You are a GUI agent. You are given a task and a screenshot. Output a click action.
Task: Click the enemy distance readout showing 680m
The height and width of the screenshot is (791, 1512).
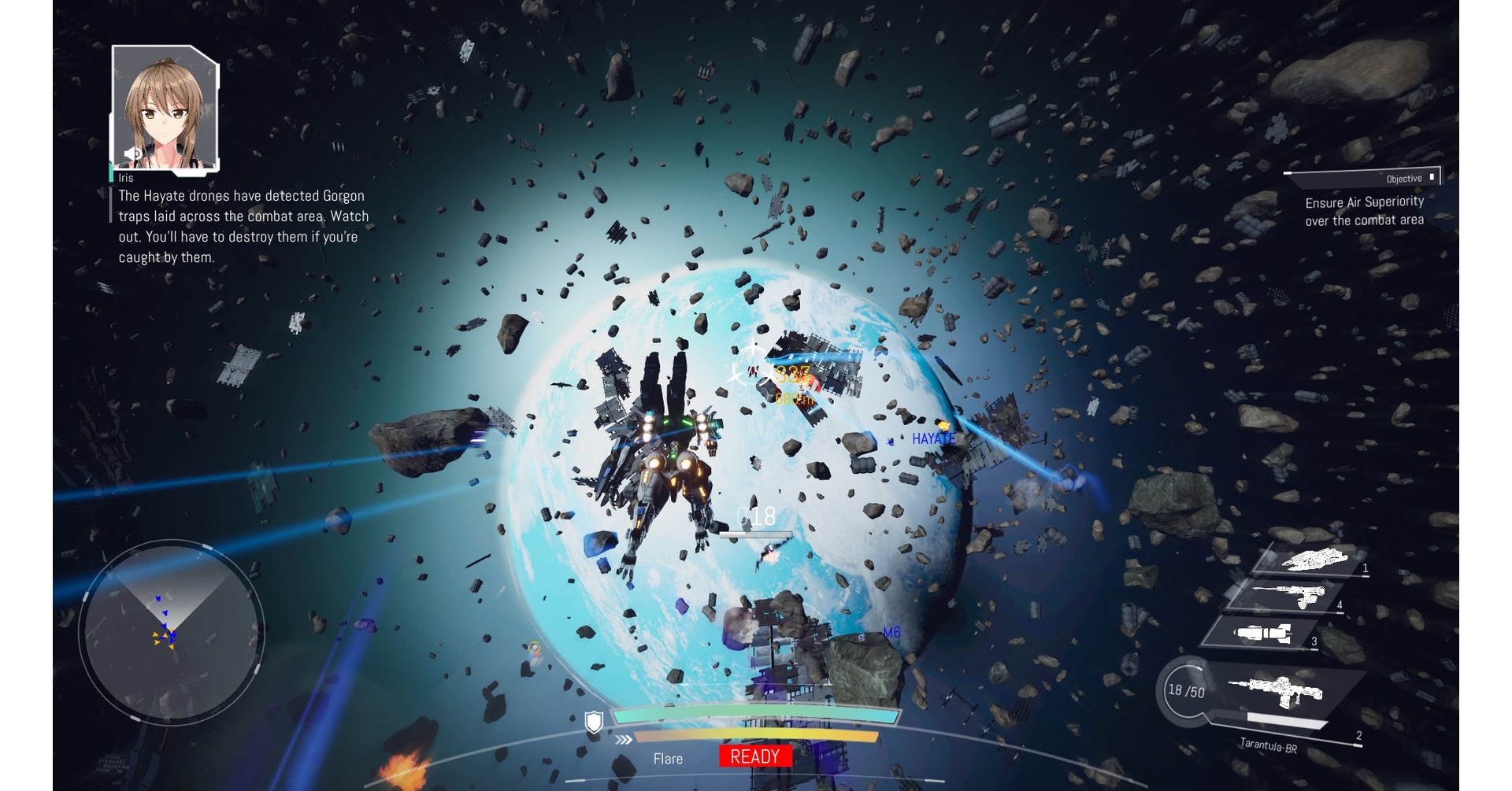[x=794, y=401]
